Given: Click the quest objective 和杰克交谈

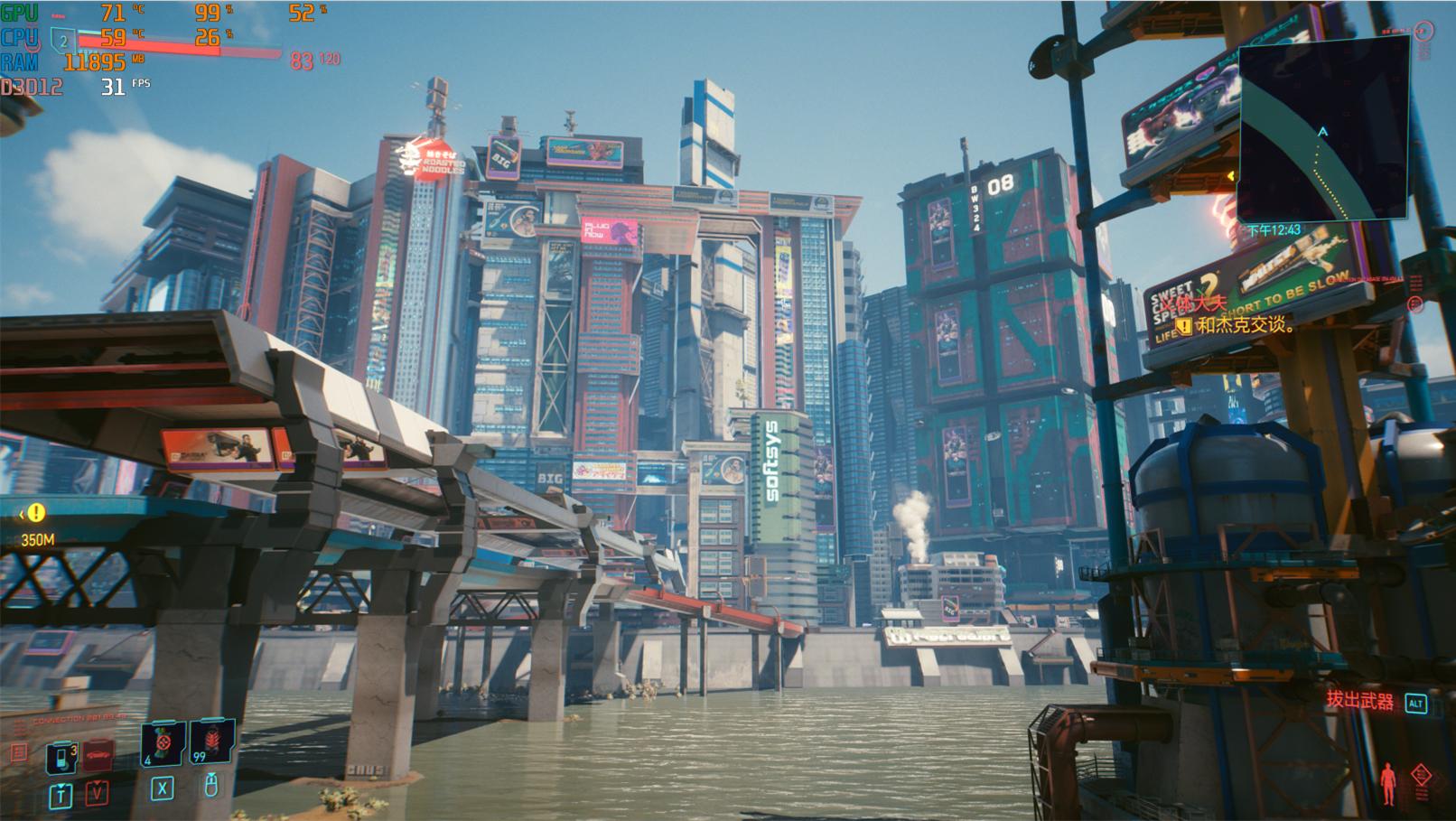Looking at the screenshot, I should coord(1245,325).
